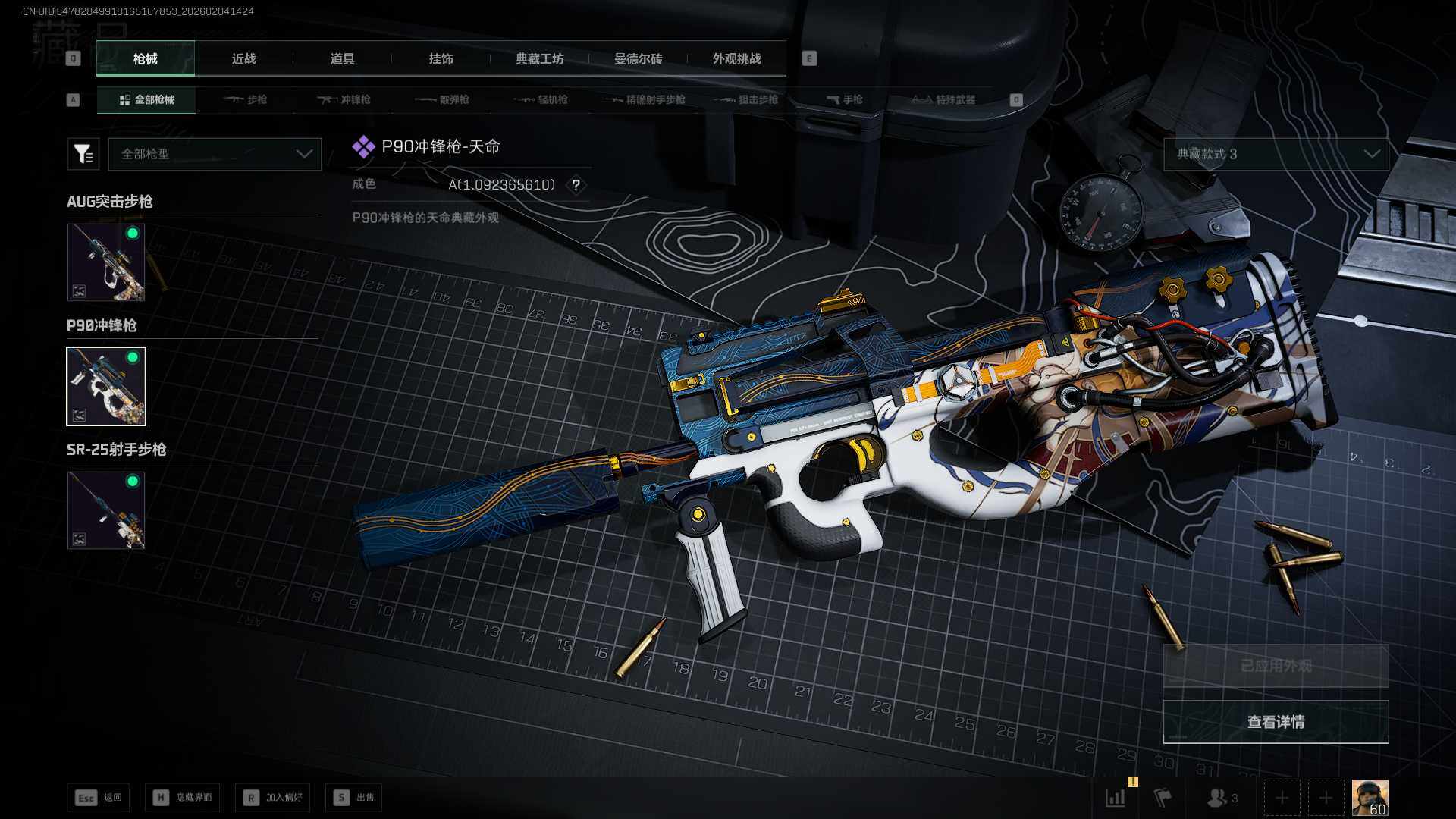Open the 典藏工坊 workshop tab

point(539,59)
